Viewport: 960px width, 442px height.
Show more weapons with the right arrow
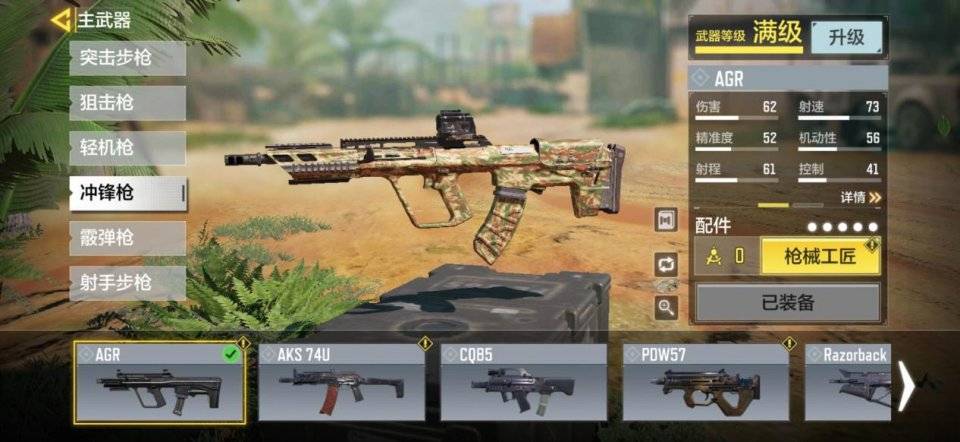coord(906,385)
